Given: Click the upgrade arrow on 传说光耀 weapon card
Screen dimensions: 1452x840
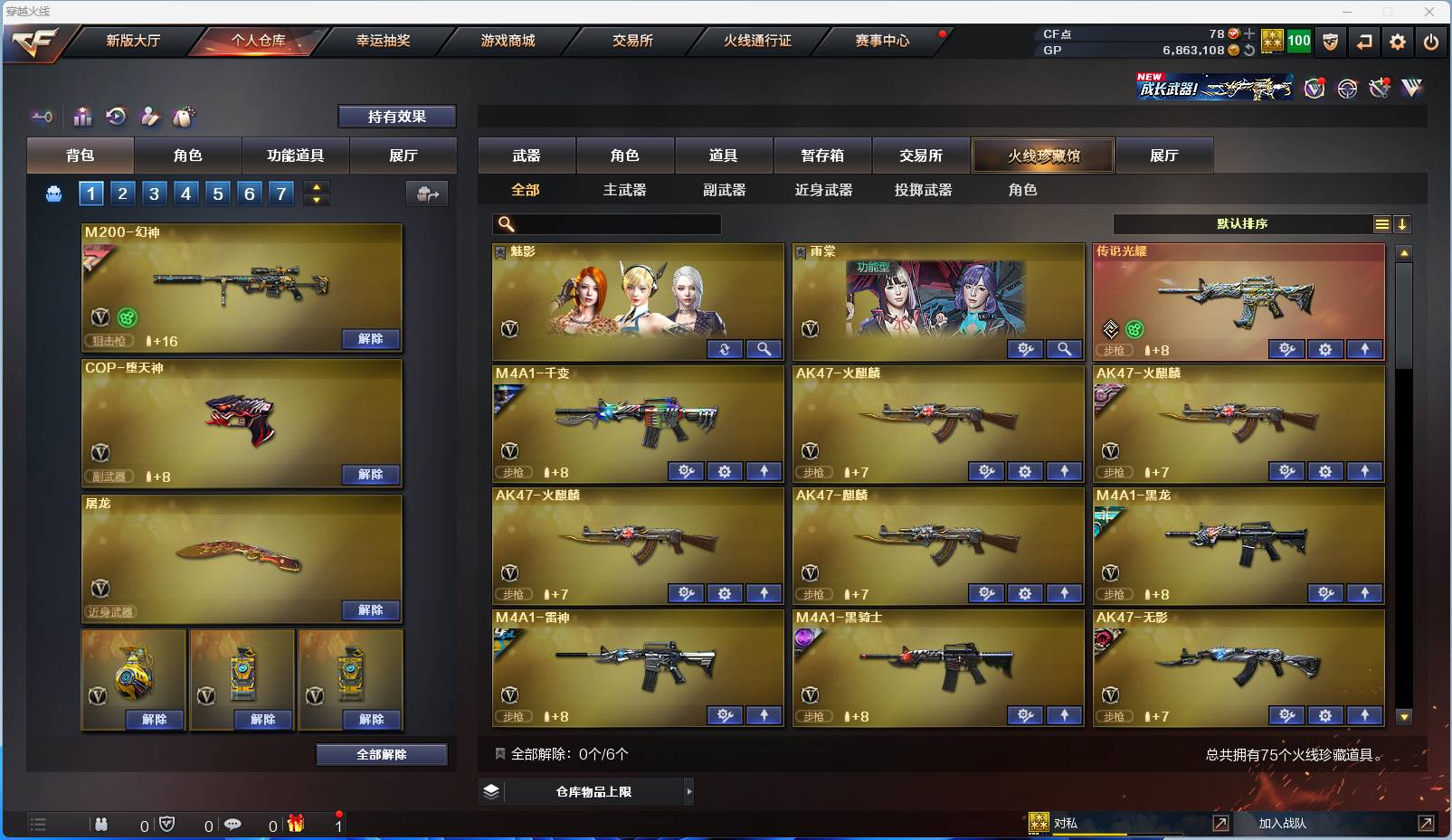Looking at the screenshot, I should [1366, 348].
